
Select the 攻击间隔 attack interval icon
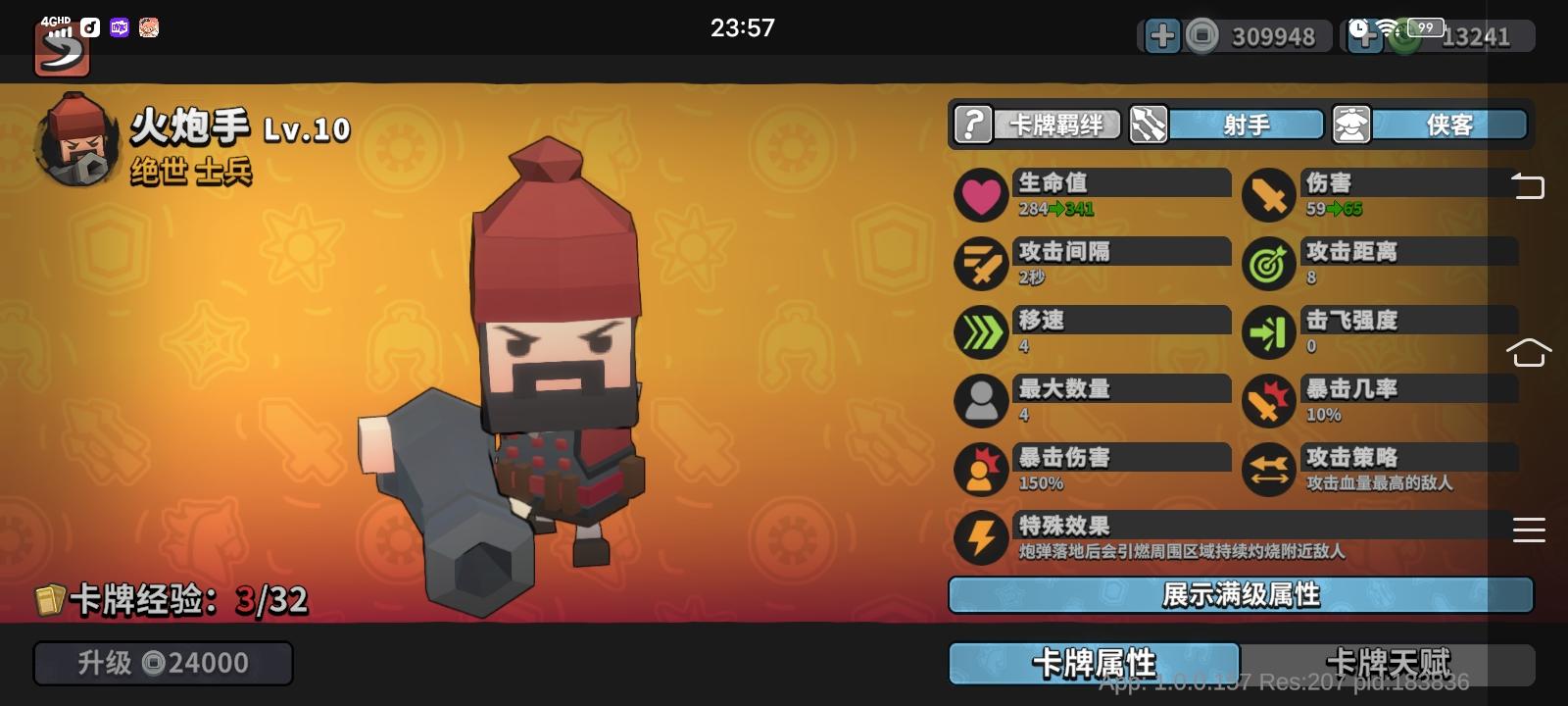[x=981, y=263]
